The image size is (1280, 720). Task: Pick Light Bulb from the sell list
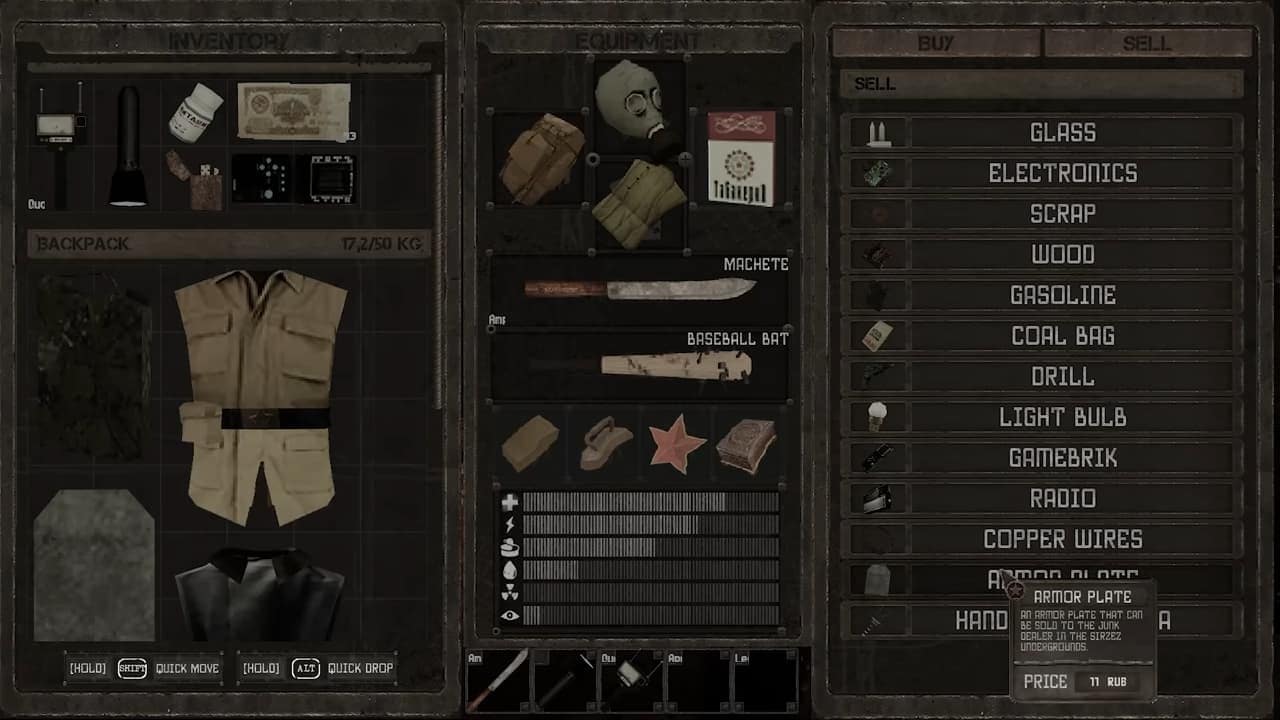coord(1062,417)
